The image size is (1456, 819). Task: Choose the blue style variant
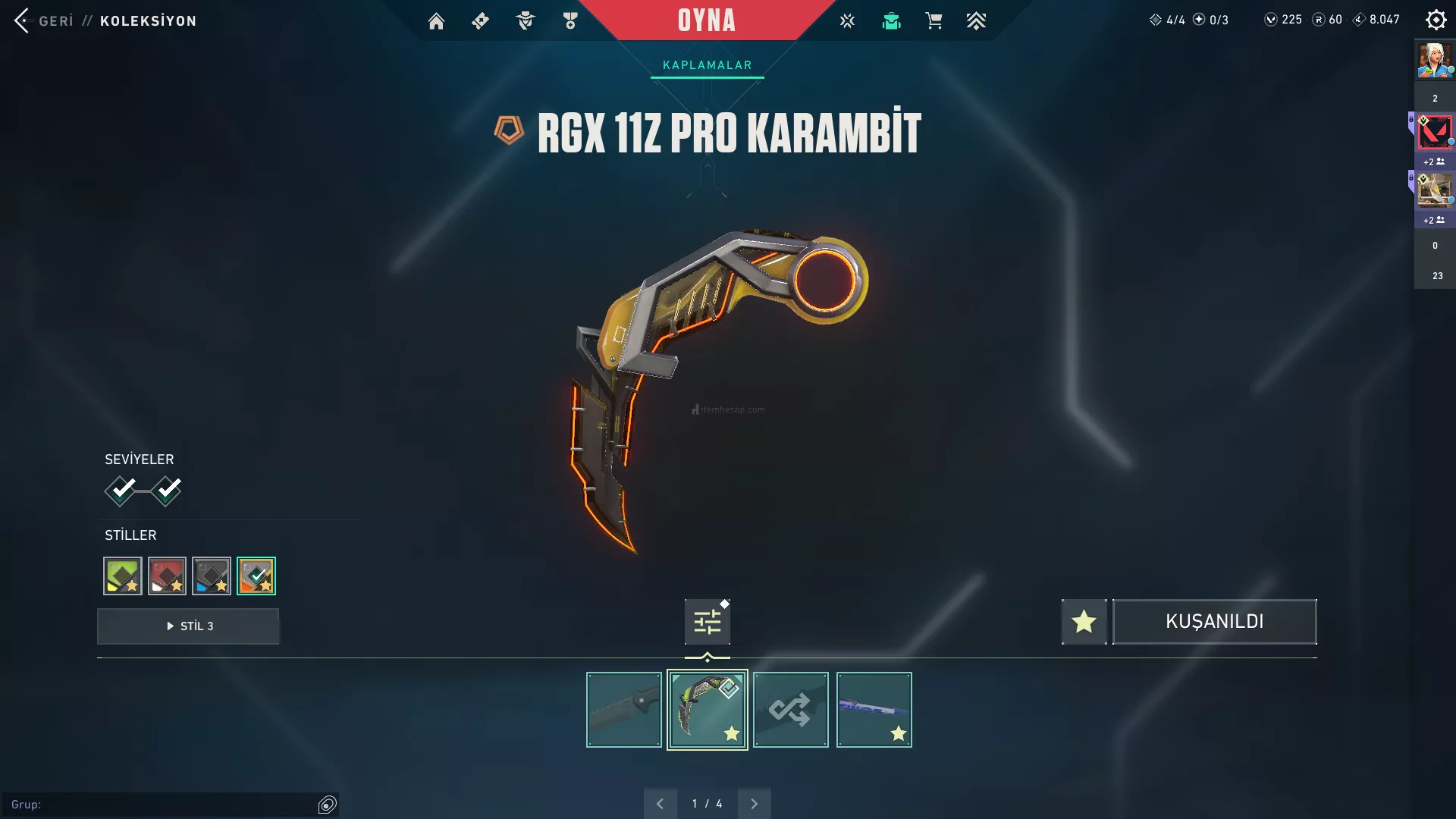tap(212, 576)
